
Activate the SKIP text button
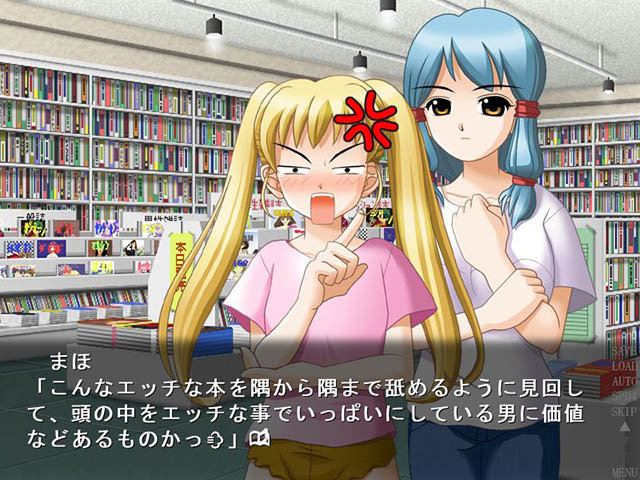(x=622, y=411)
